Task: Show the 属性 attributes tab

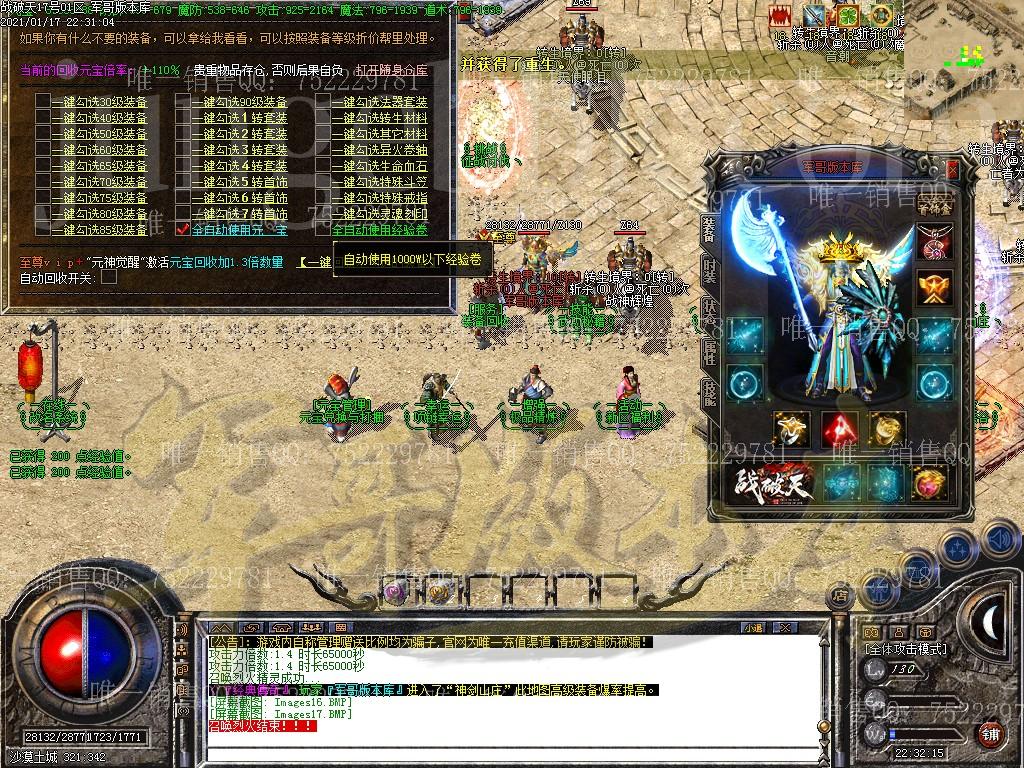Action: pyautogui.click(x=709, y=350)
